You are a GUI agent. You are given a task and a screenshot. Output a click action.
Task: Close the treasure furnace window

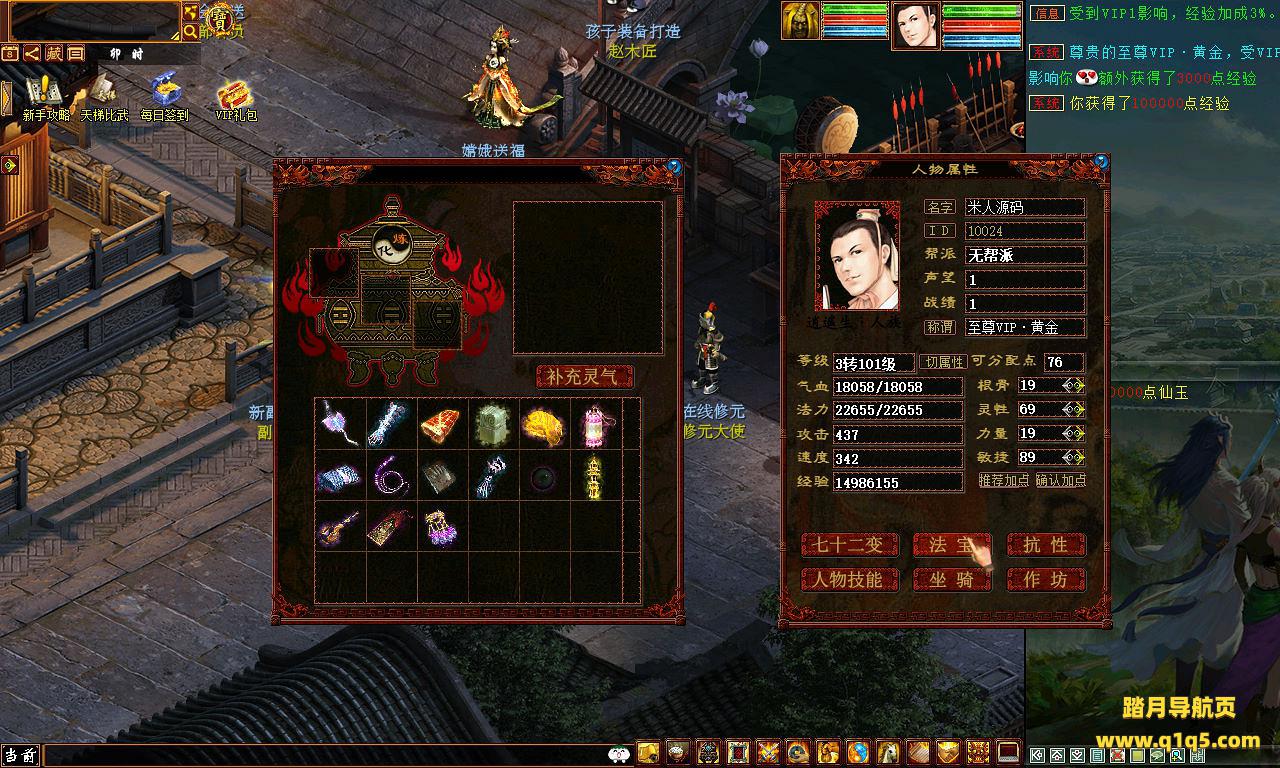[675, 167]
